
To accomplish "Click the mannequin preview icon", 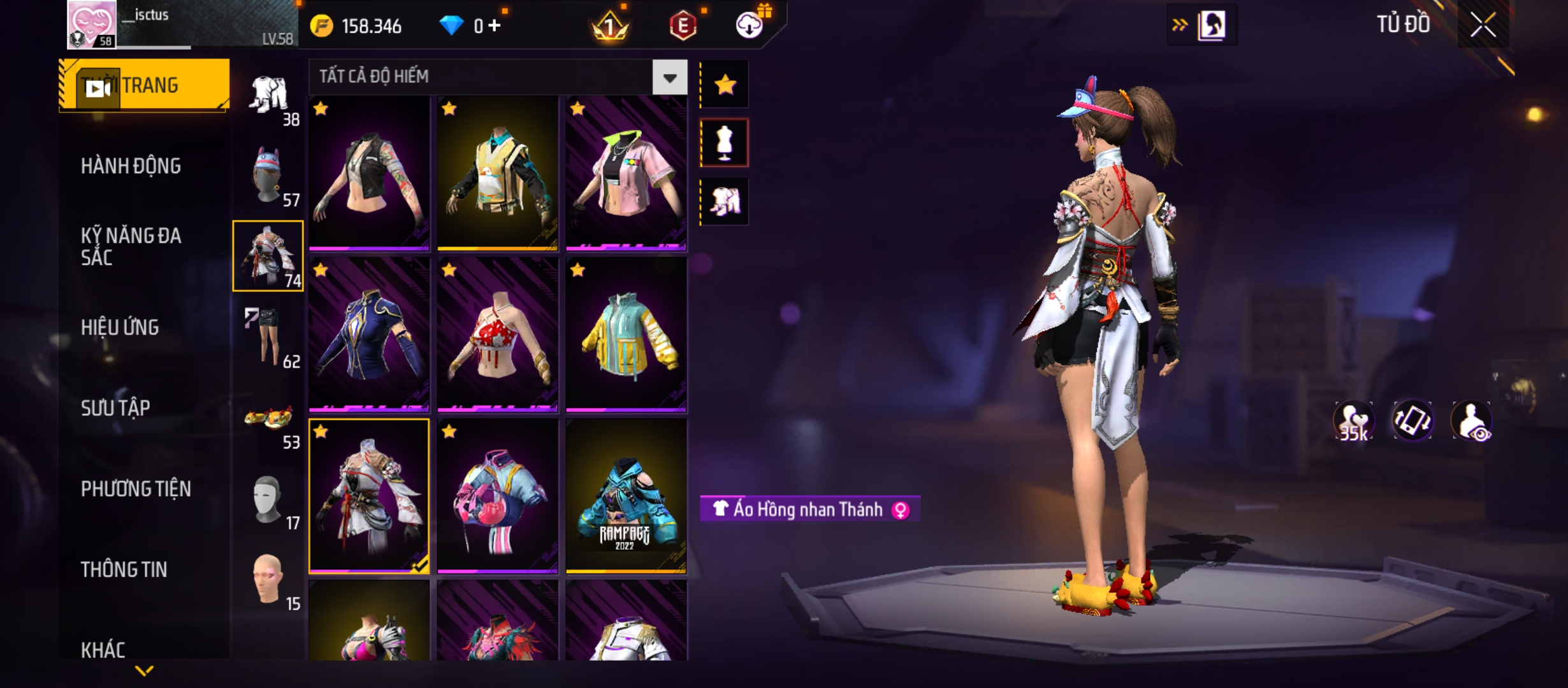I will tap(725, 143).
